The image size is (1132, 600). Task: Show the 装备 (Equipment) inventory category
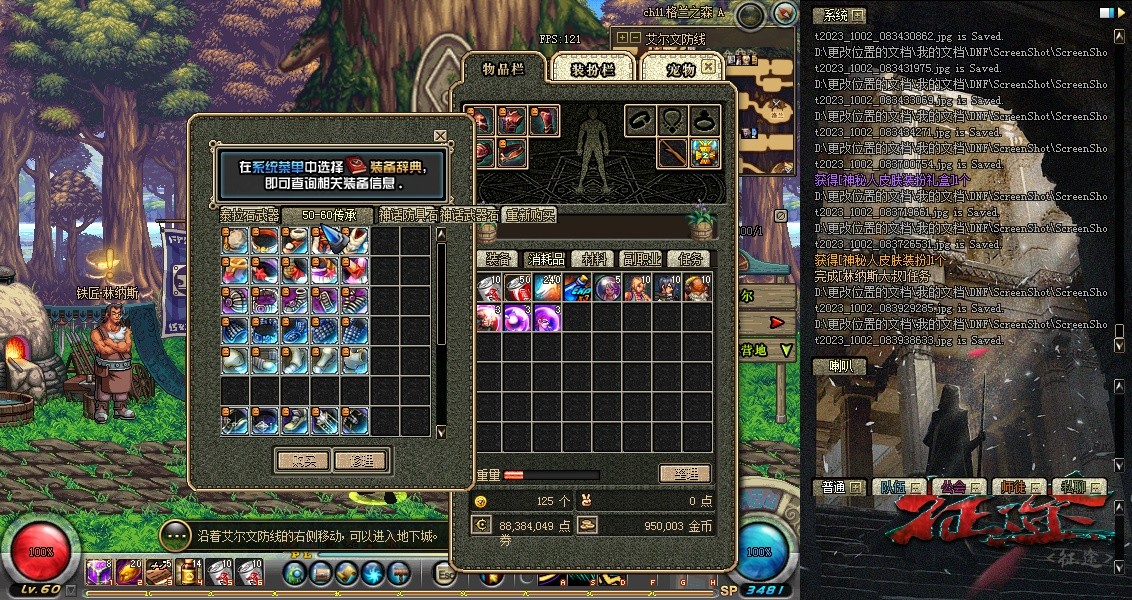498,259
